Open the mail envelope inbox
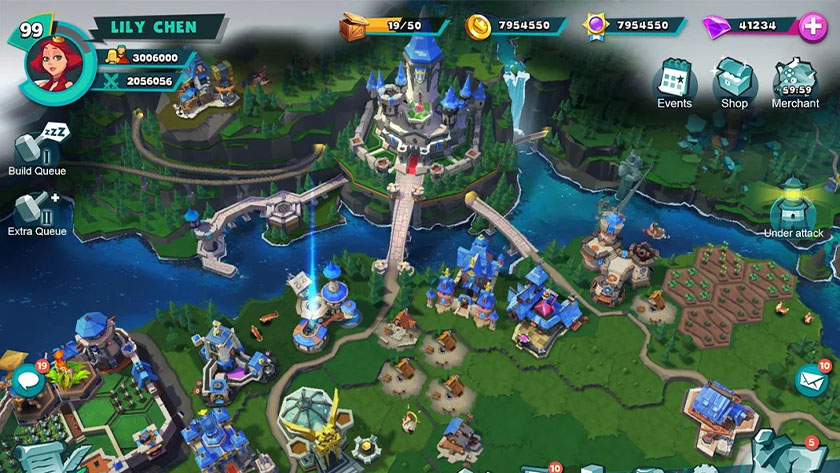 click(x=811, y=381)
